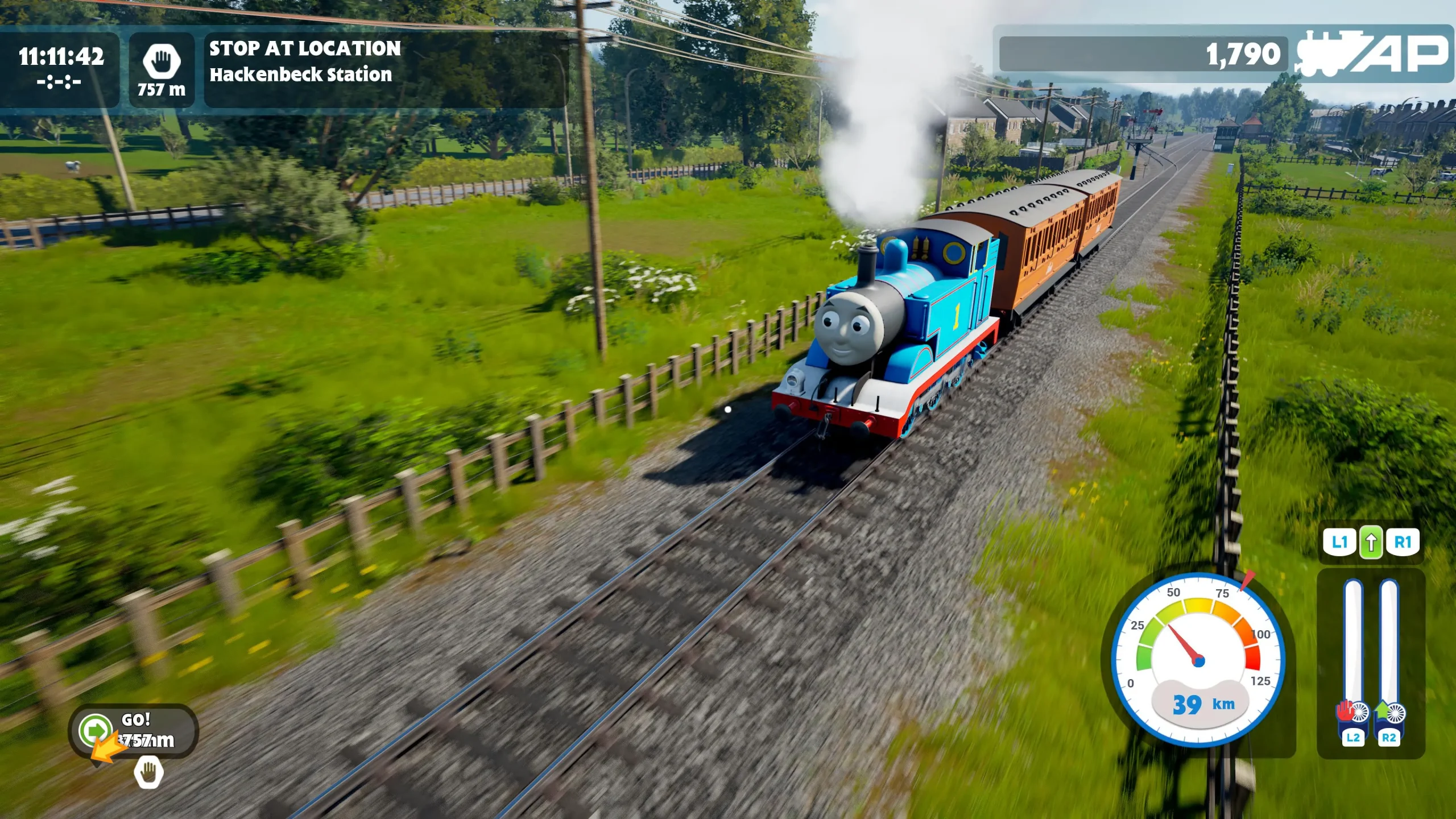Select the green forward reverser arrow
The image size is (1456, 819).
point(1371,543)
